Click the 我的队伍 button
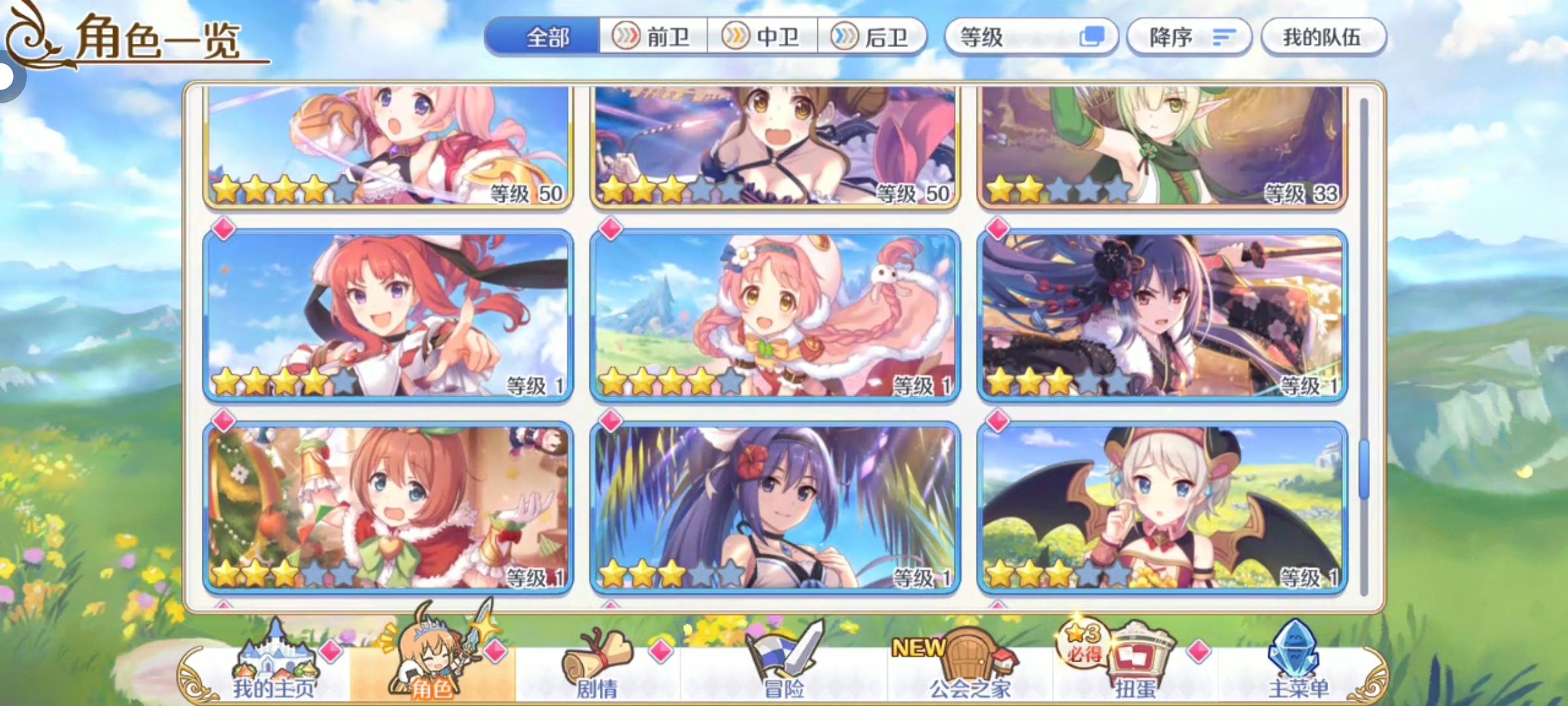Screen dimensions: 1568x706 [x=1325, y=37]
